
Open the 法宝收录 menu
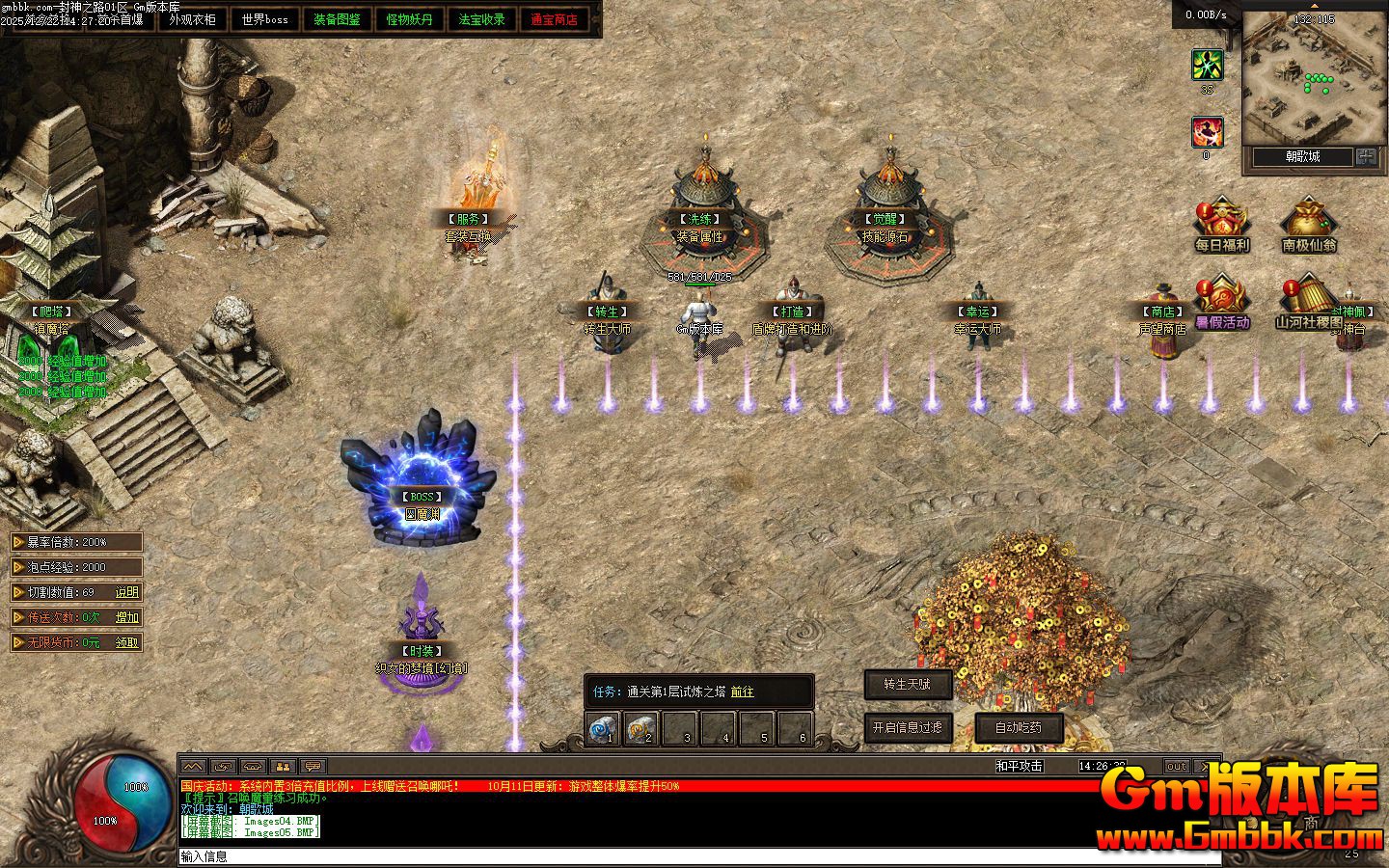pyautogui.click(x=481, y=19)
